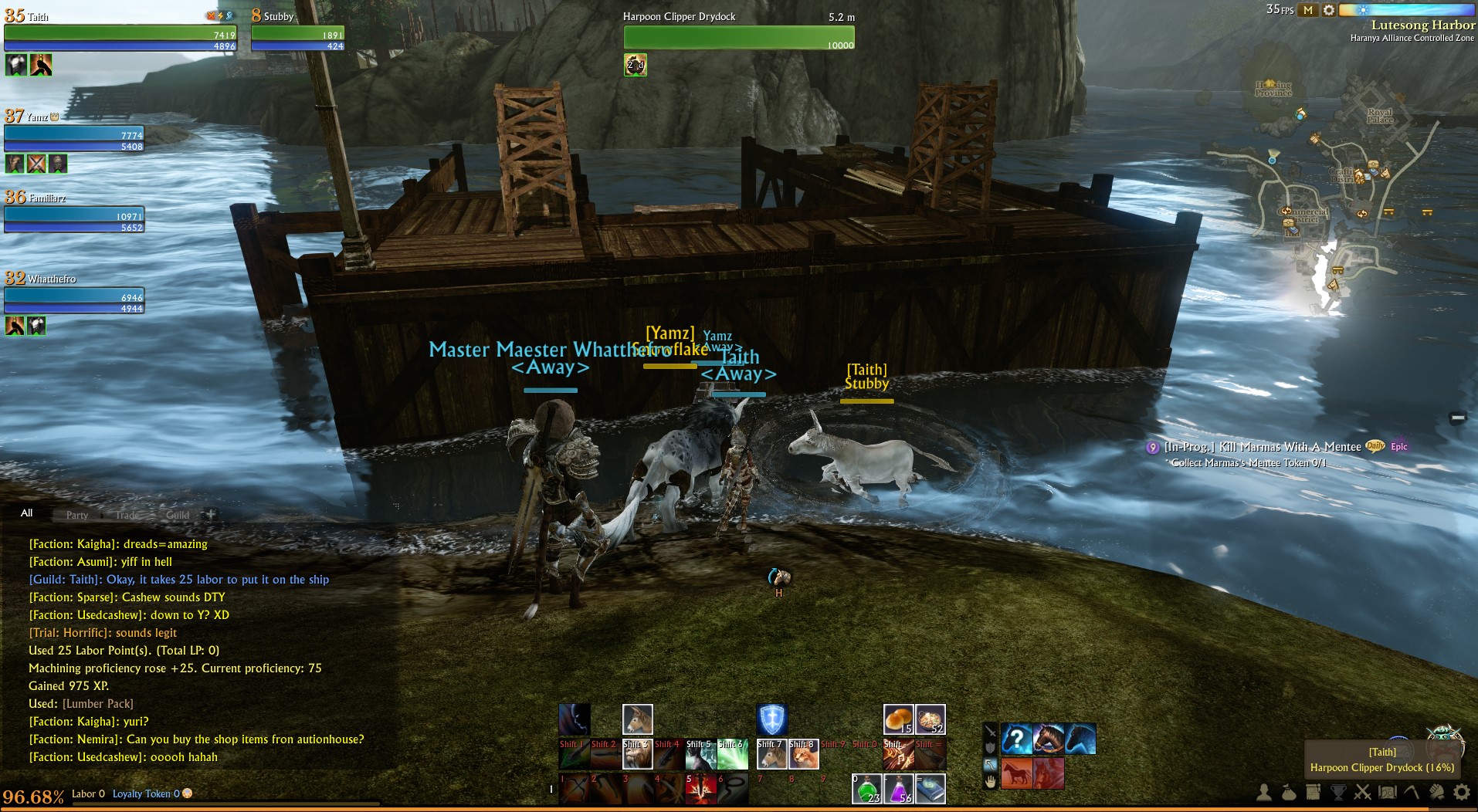Open the gear system menu in bottom bar
The height and width of the screenshot is (812, 1478).
pyautogui.click(x=1461, y=792)
